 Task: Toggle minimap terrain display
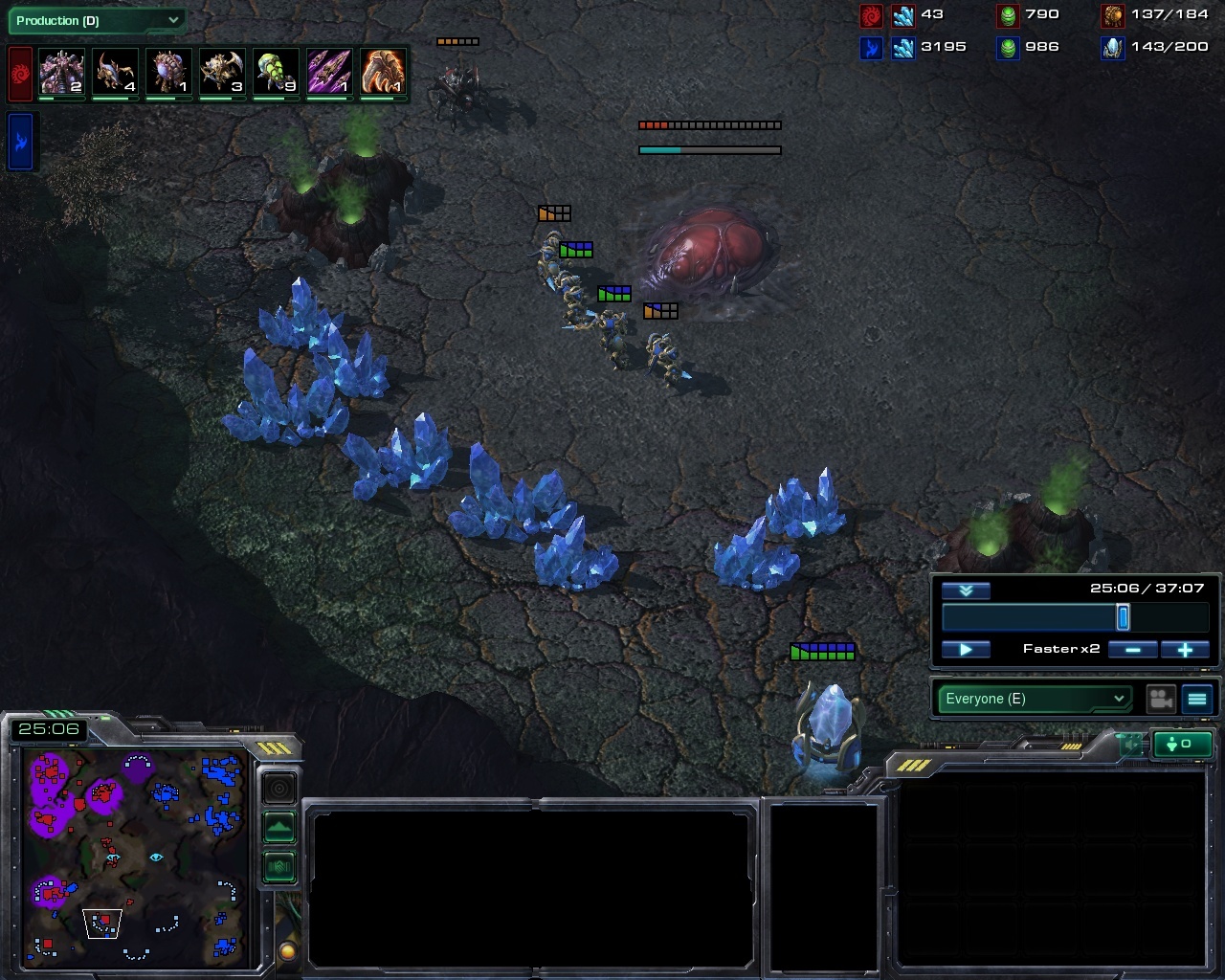(x=279, y=827)
